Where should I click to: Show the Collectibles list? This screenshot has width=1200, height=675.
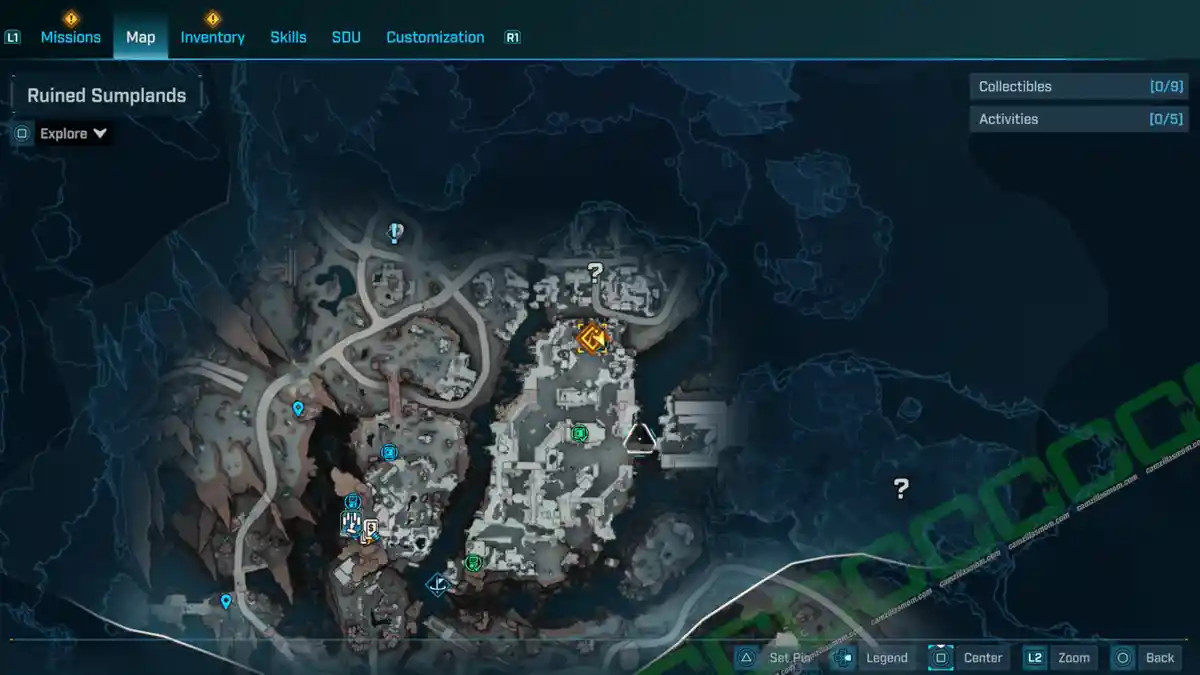click(1078, 87)
